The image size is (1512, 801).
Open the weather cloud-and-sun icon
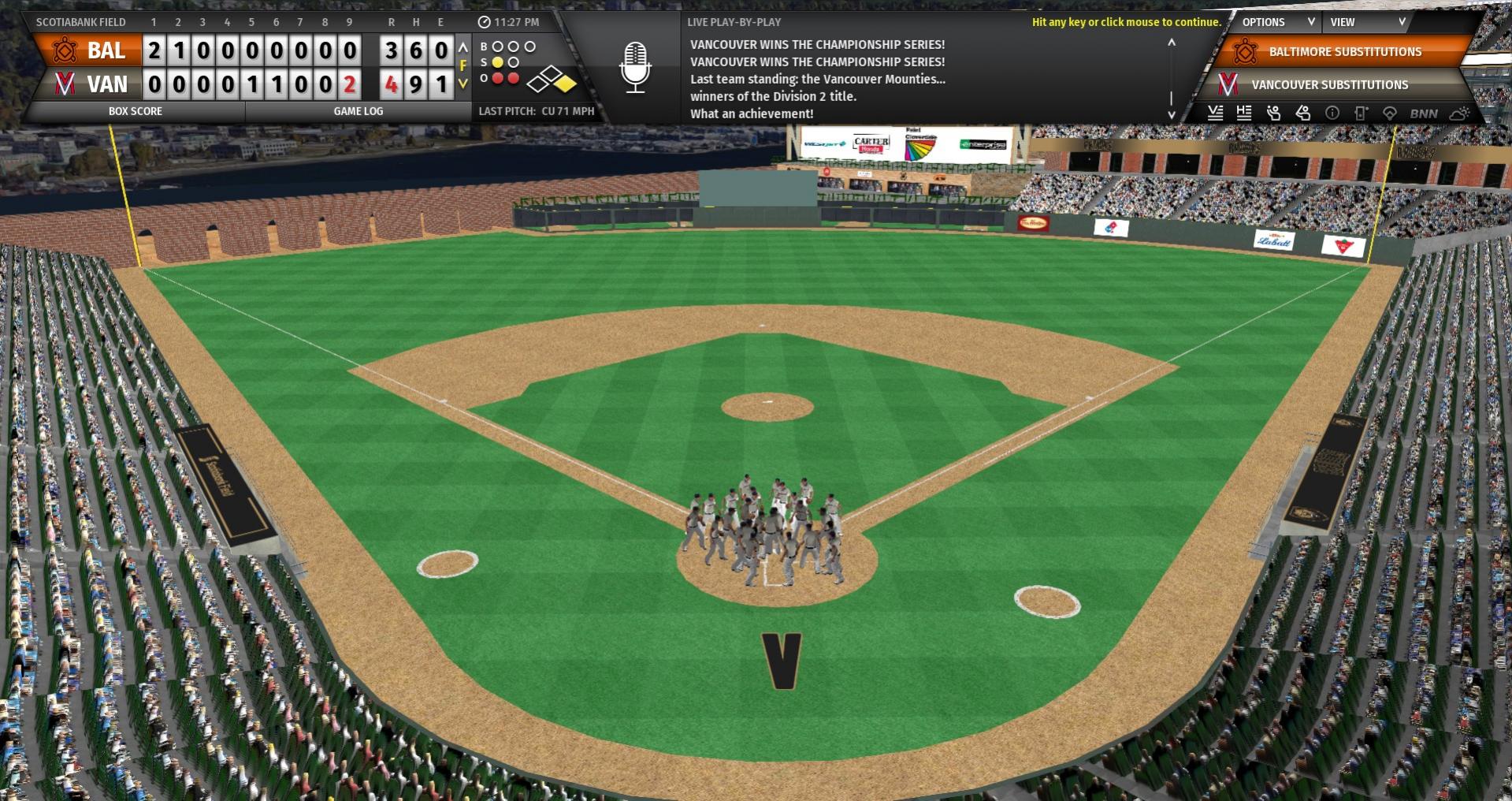[1459, 114]
